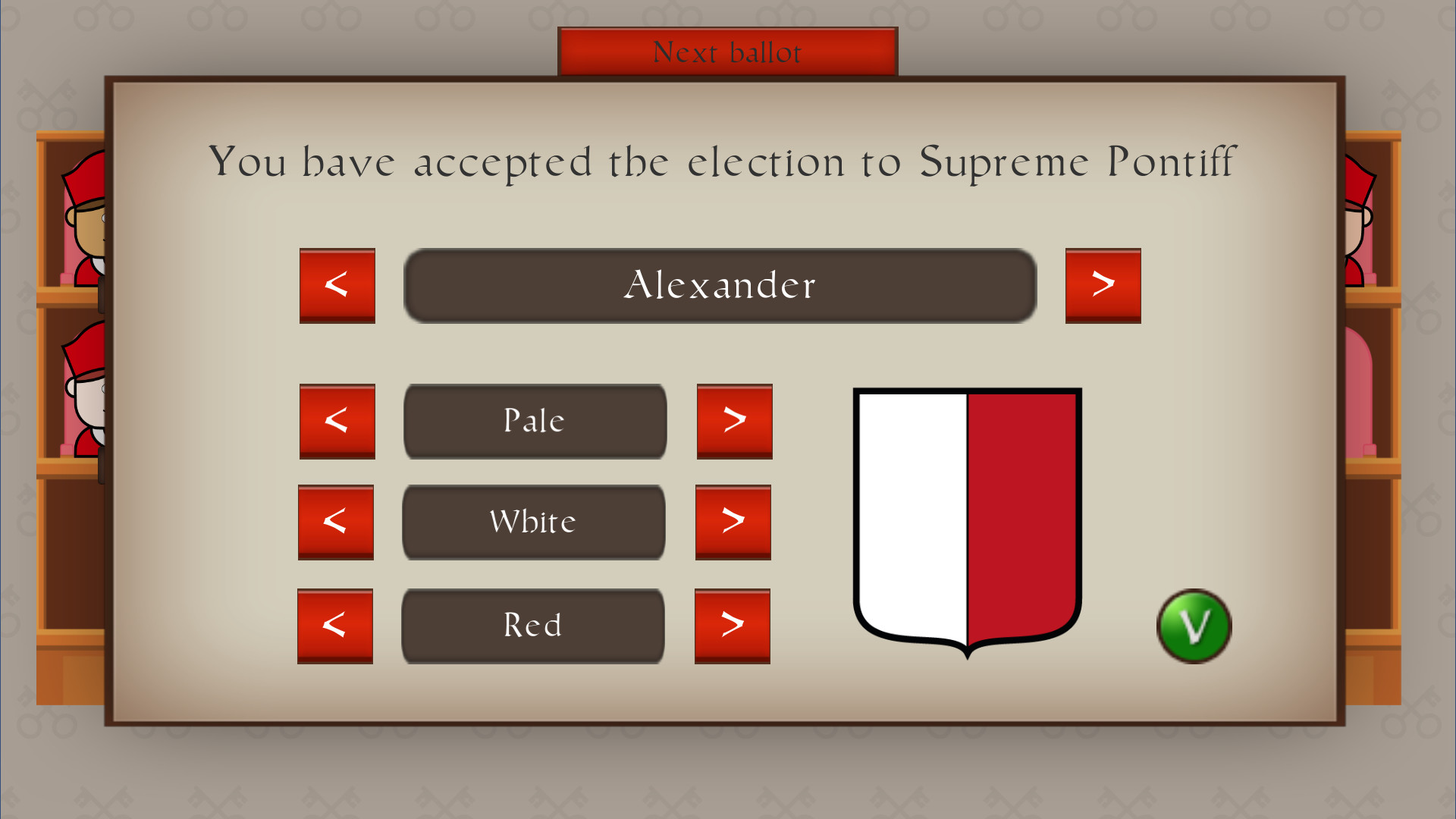Image resolution: width=1456 pixels, height=819 pixels.
Task: Click the cardinal figure on the top-left shelf
Action: [x=83, y=220]
